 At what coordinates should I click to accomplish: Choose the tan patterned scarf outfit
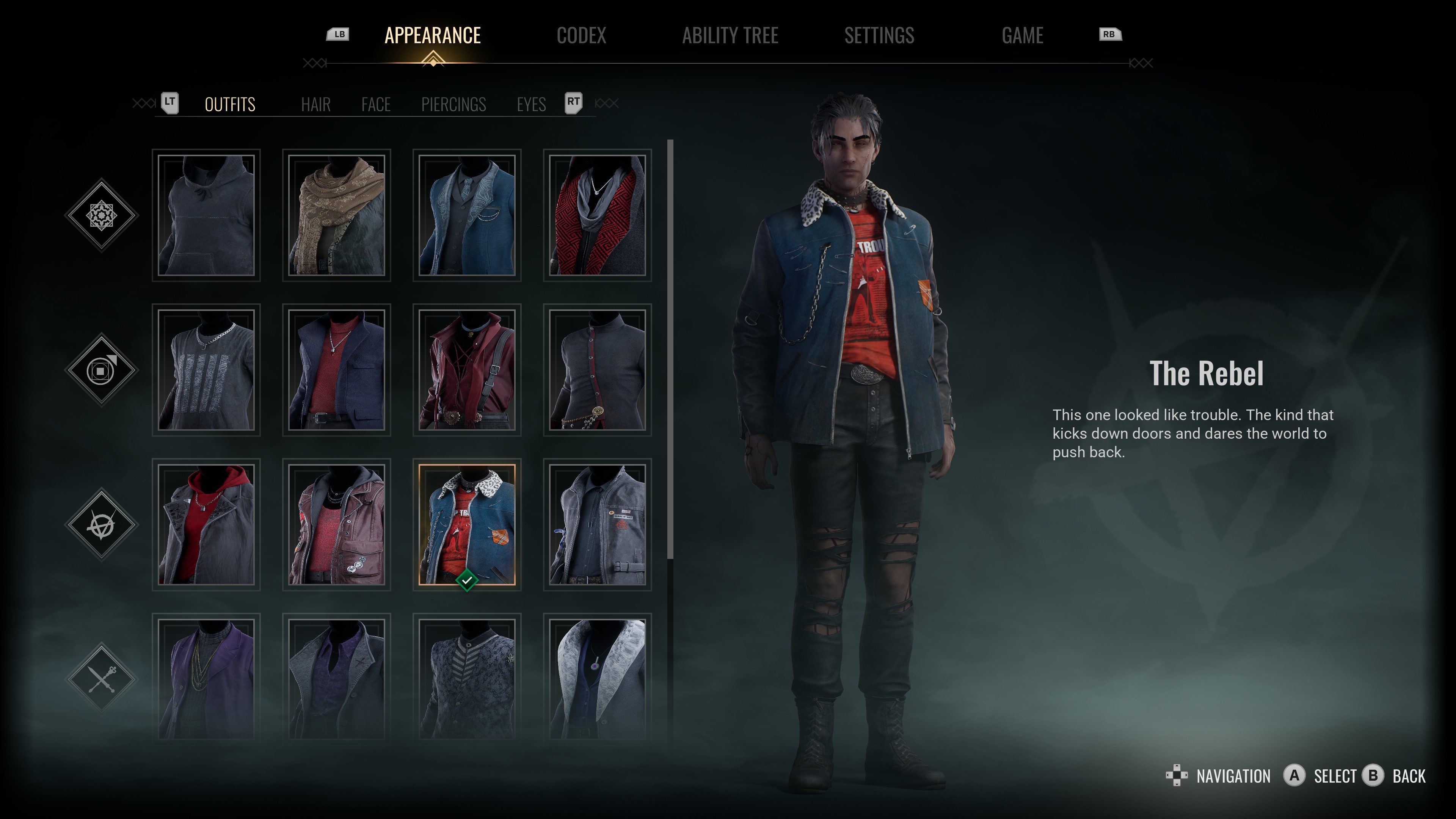click(337, 215)
